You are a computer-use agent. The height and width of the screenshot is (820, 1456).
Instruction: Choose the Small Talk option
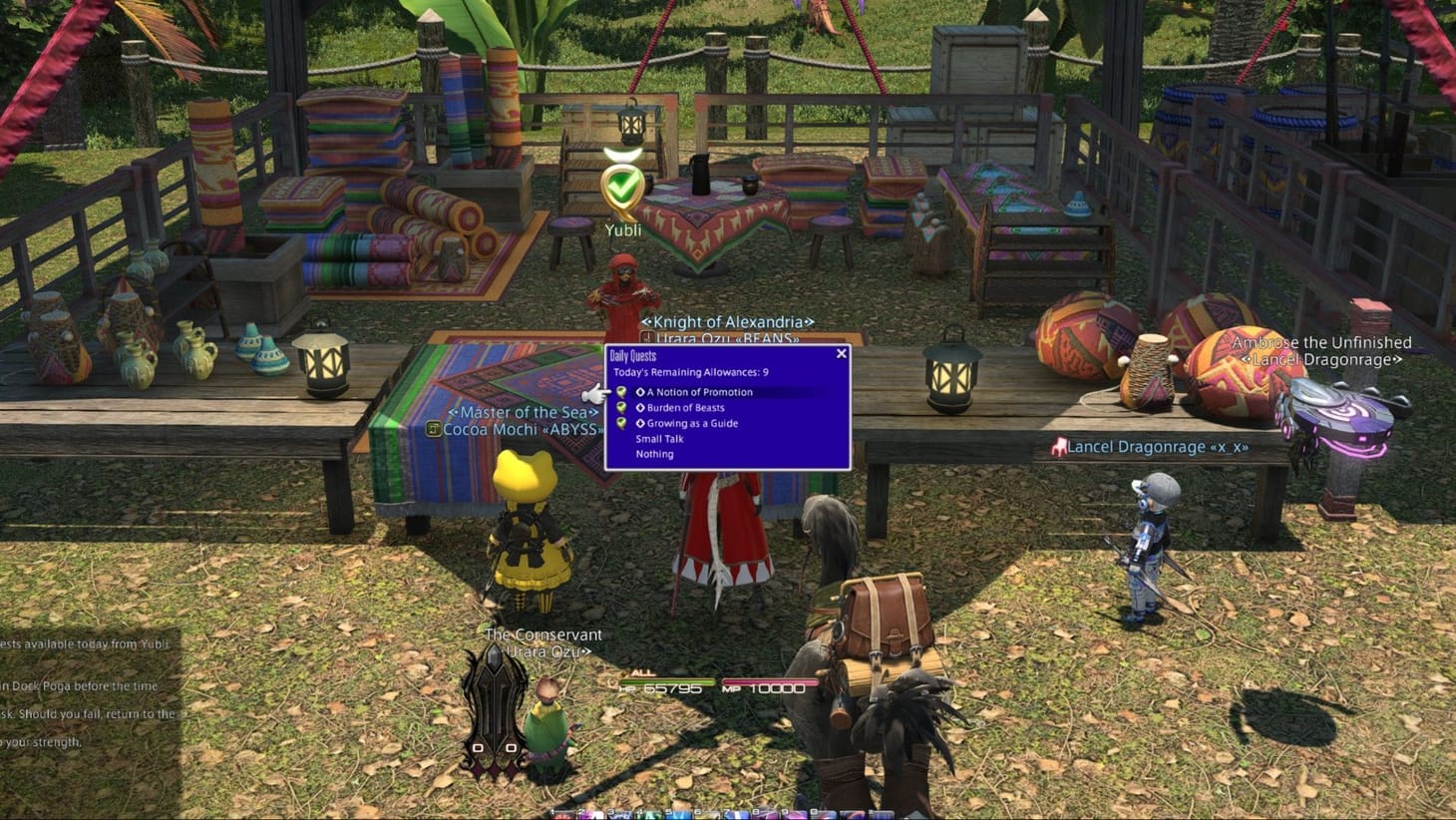coord(659,439)
